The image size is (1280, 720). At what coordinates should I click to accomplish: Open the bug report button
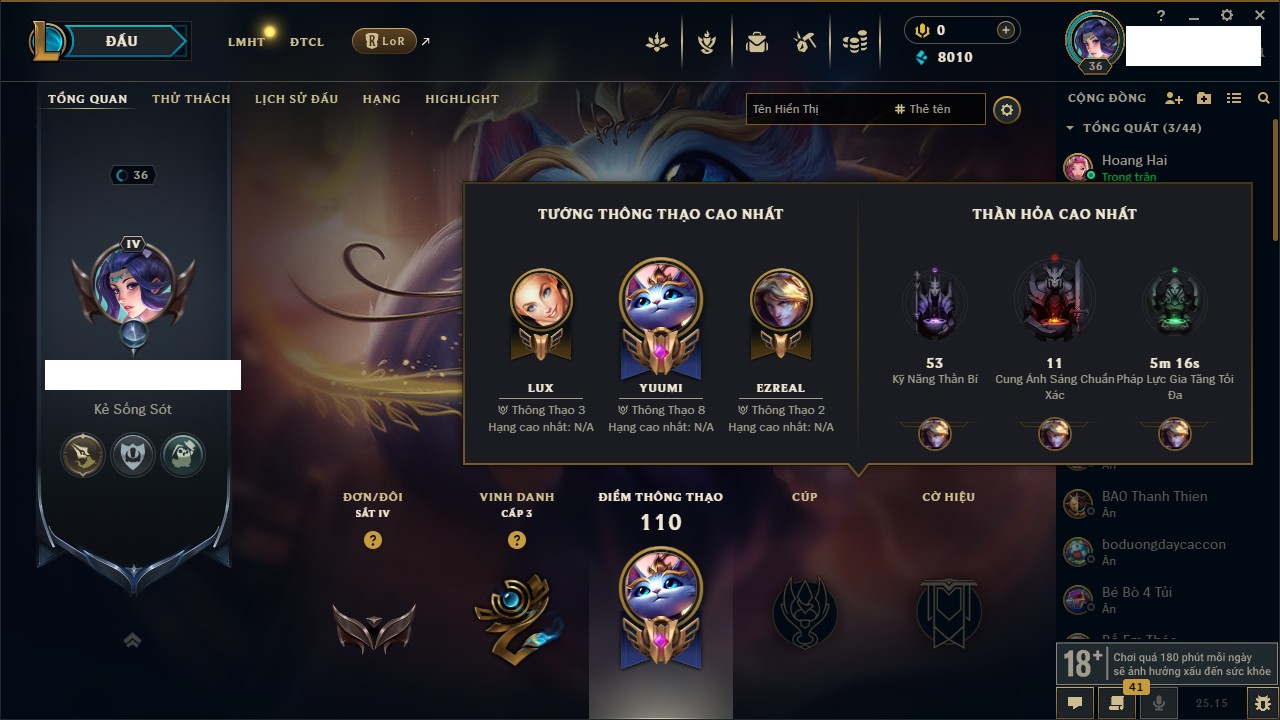(x=1262, y=702)
